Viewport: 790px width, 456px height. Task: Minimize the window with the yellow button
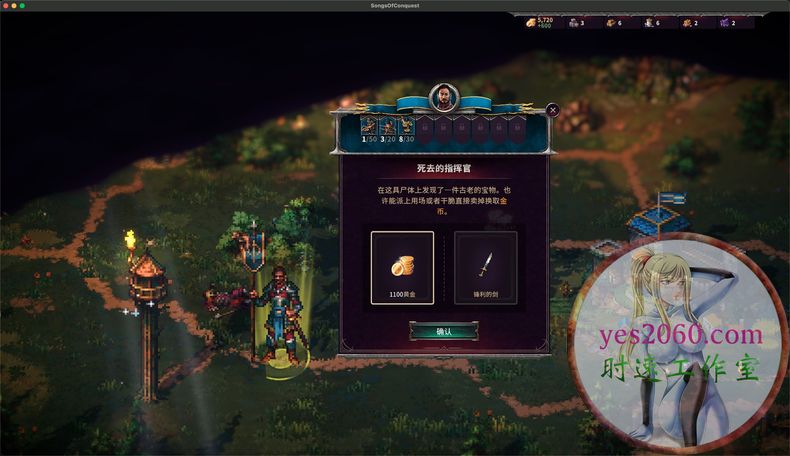pos(14,5)
